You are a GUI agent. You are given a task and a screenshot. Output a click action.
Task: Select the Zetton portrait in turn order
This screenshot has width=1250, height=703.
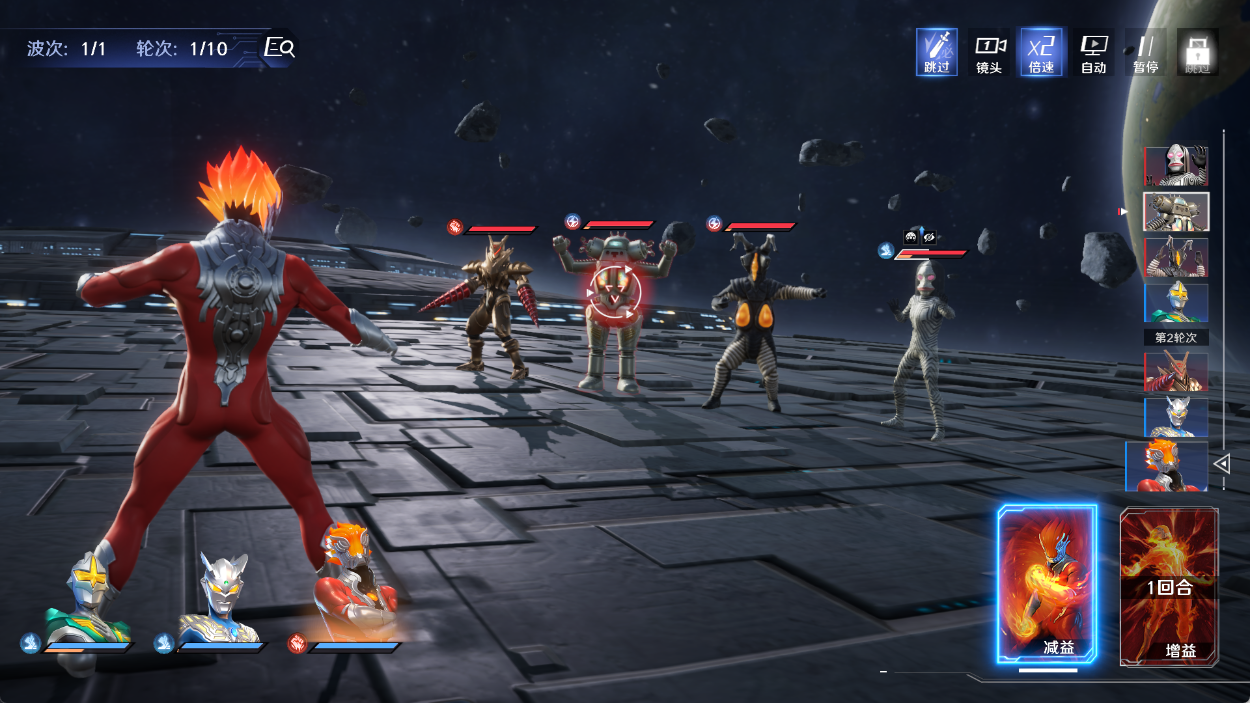1176,258
